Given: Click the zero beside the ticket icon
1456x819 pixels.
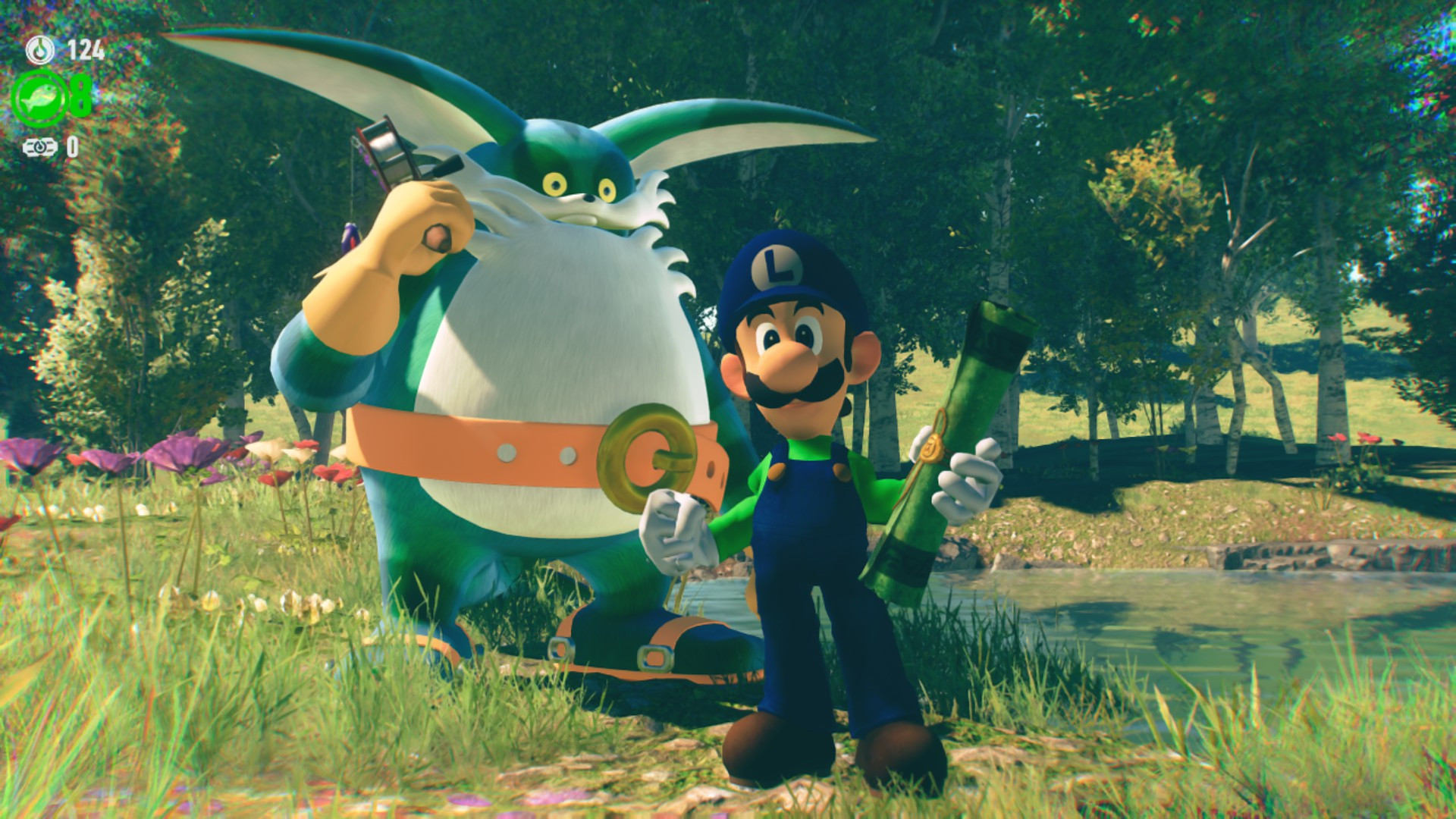Looking at the screenshot, I should pyautogui.click(x=74, y=145).
